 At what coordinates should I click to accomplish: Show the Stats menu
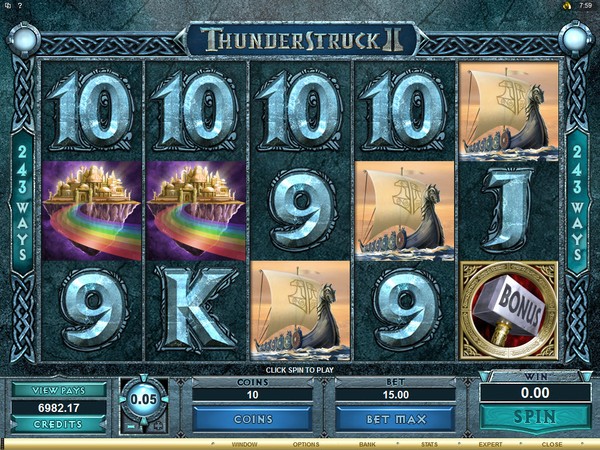point(428,442)
